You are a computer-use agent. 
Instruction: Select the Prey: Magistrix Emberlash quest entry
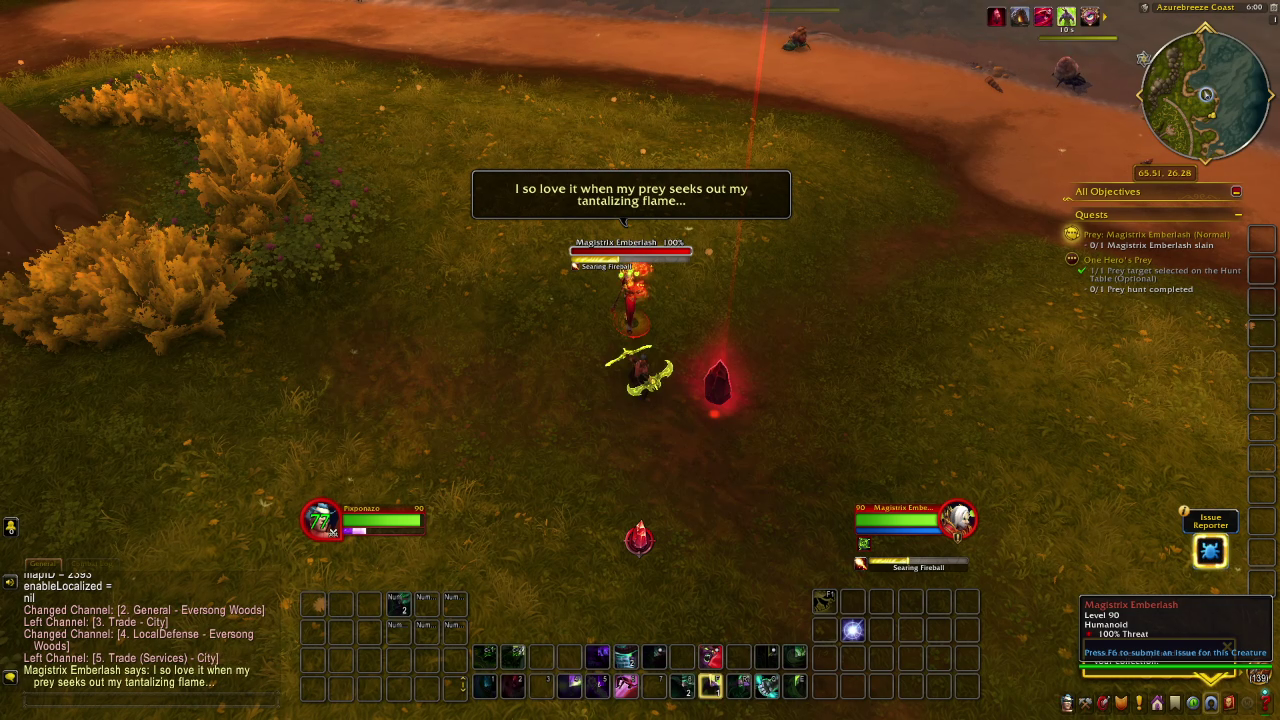coord(1155,234)
